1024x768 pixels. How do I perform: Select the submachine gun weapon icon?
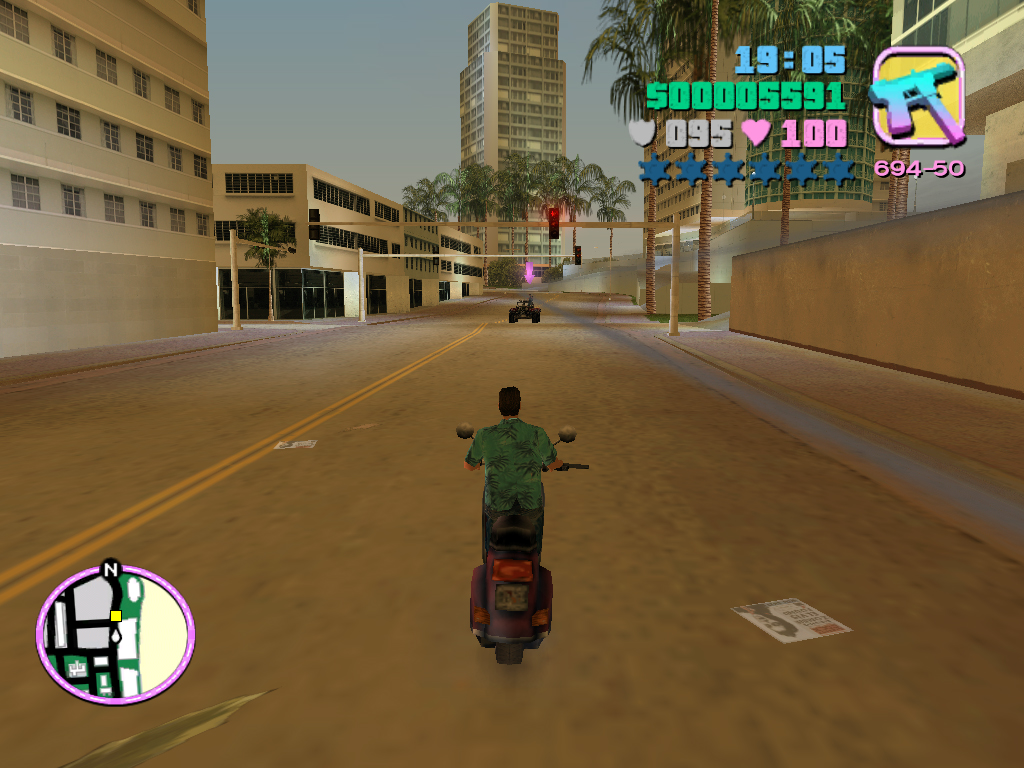918,97
